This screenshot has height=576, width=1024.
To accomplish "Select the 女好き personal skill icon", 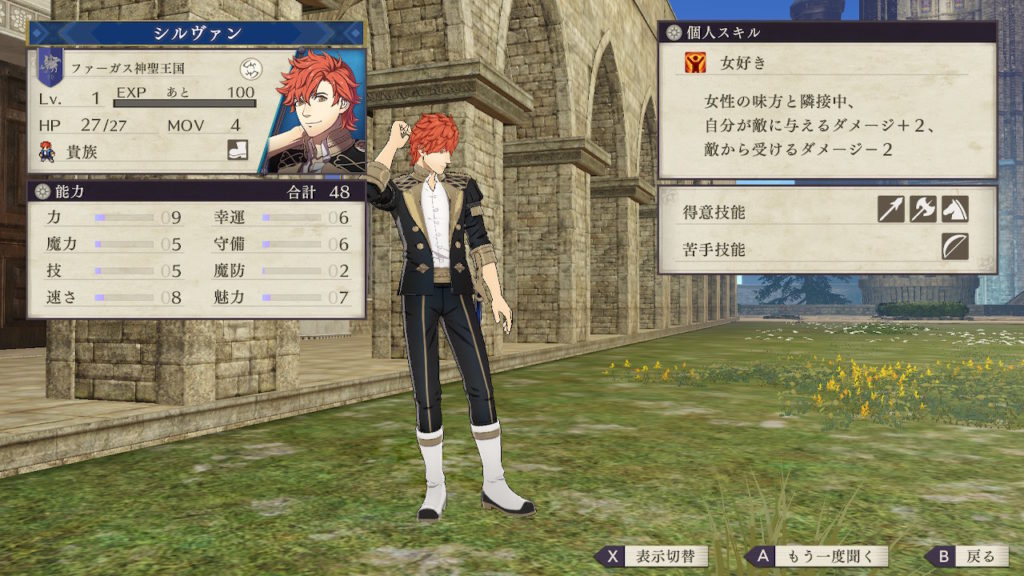I will (696, 63).
